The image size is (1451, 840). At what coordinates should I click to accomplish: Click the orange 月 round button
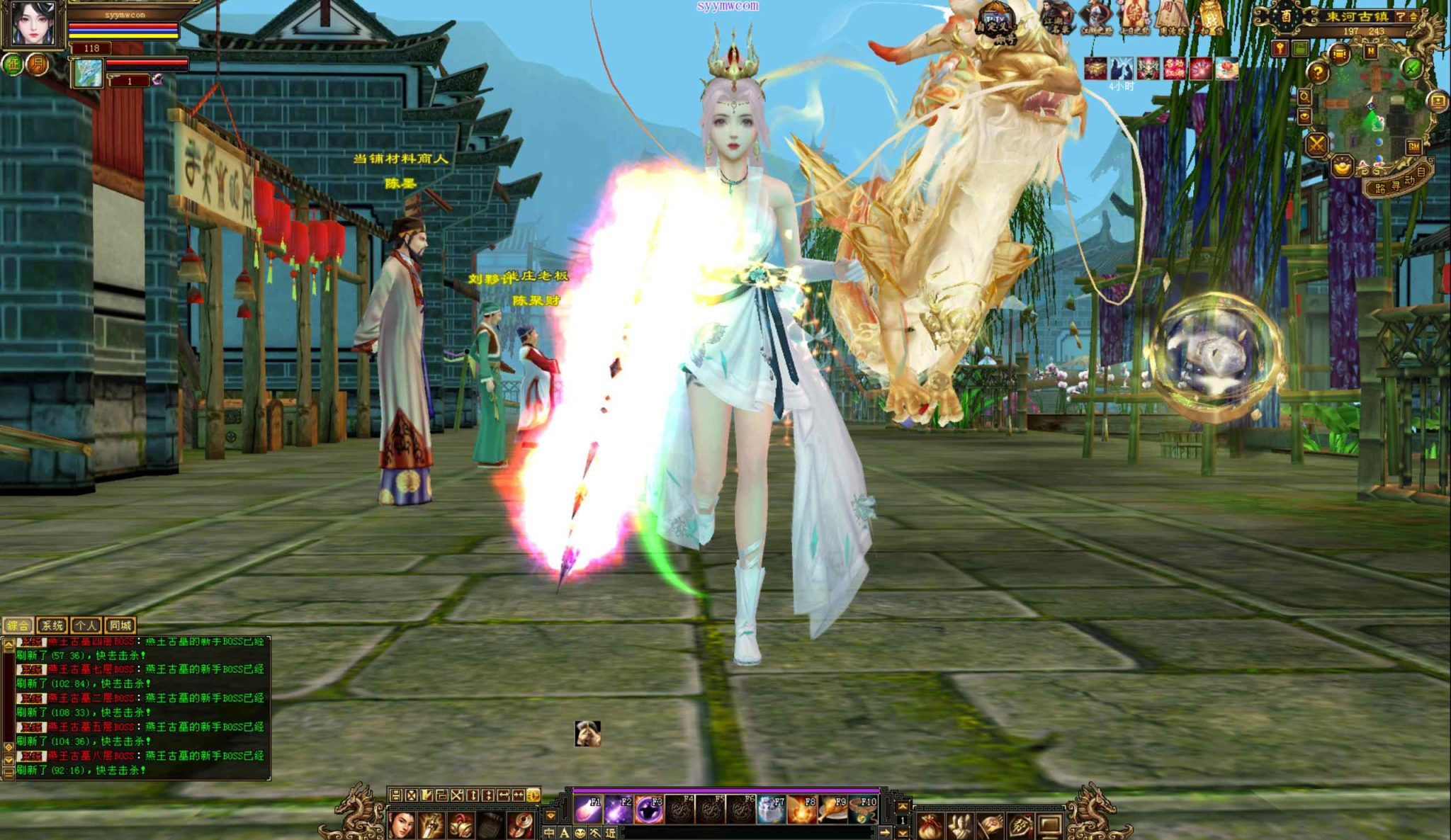pos(37,64)
